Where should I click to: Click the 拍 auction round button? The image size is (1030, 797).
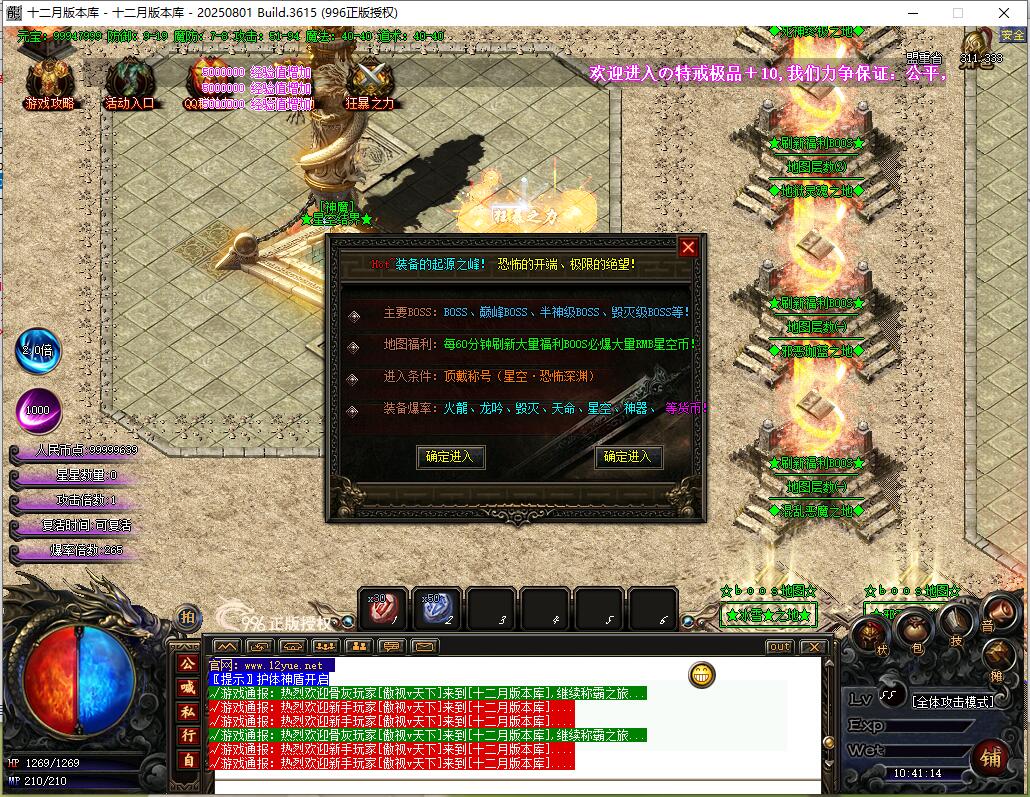pos(187,618)
